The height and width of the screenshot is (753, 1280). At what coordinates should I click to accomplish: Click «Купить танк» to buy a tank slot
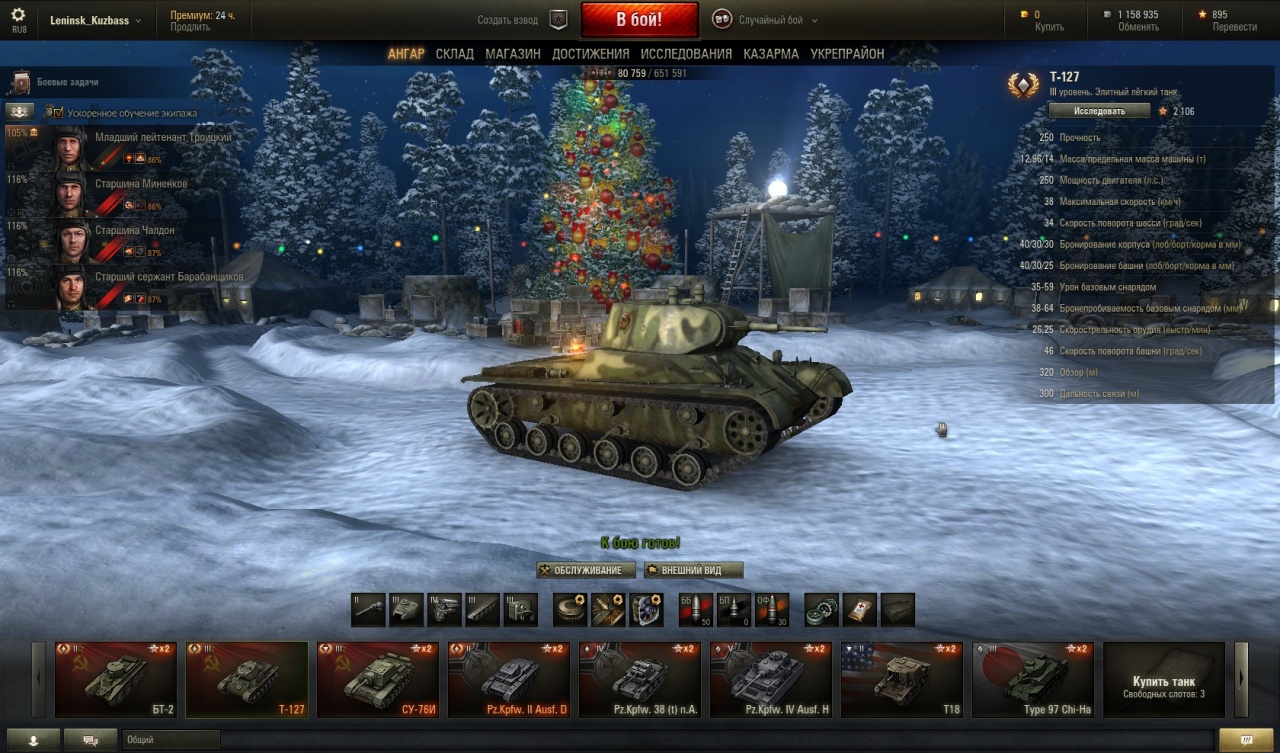pyautogui.click(x=1163, y=681)
